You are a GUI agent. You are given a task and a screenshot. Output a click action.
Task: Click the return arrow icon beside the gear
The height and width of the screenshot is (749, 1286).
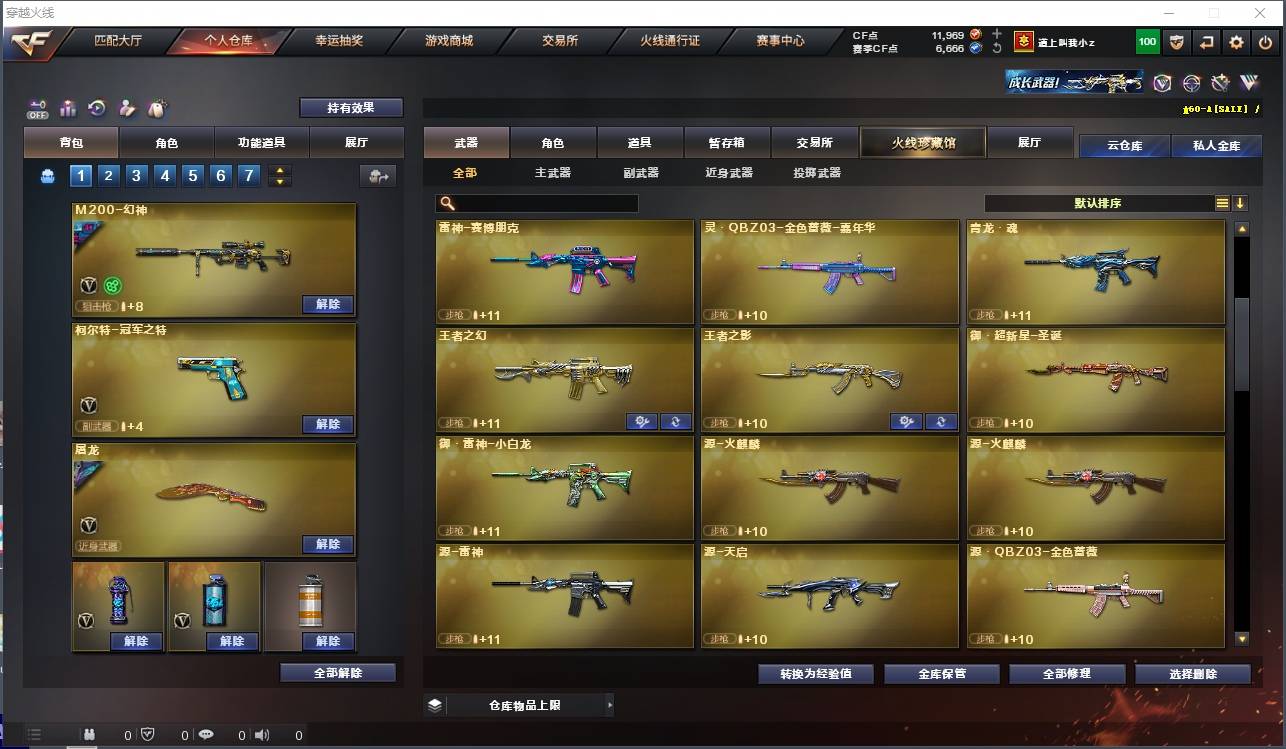[x=1207, y=42]
